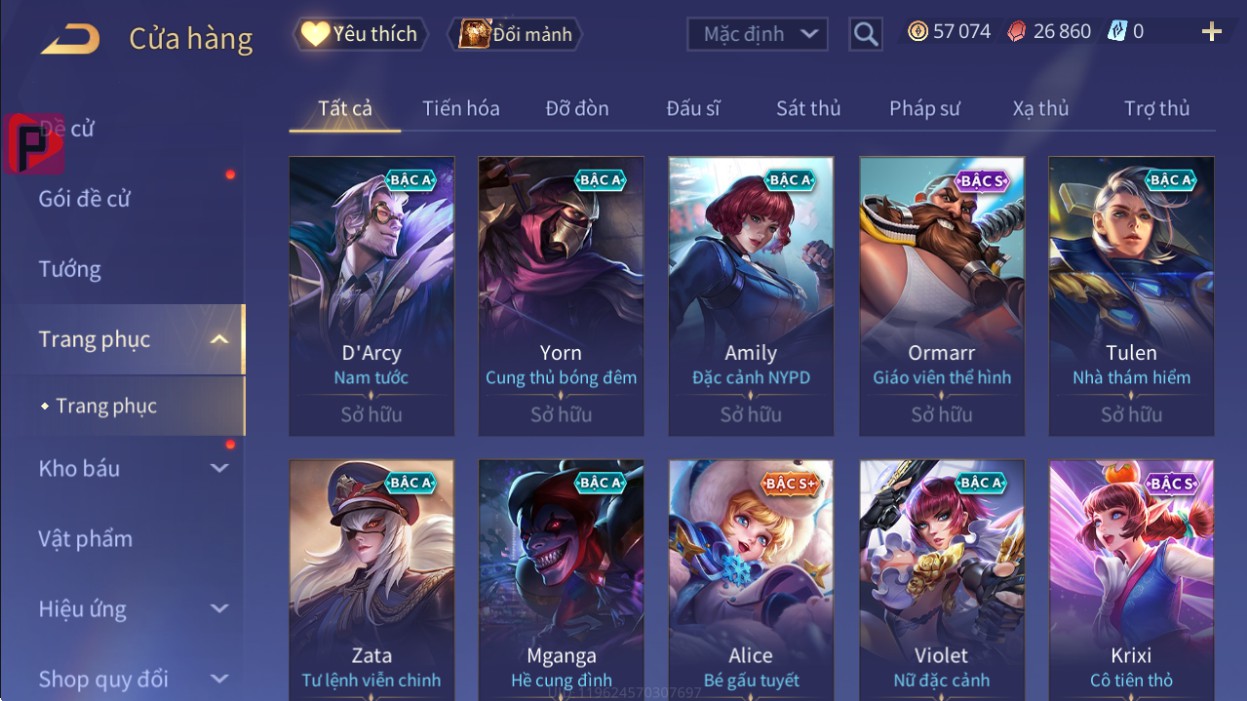Switch to the Đỡ đòn tab
This screenshot has height=701, width=1247.
[x=577, y=108]
